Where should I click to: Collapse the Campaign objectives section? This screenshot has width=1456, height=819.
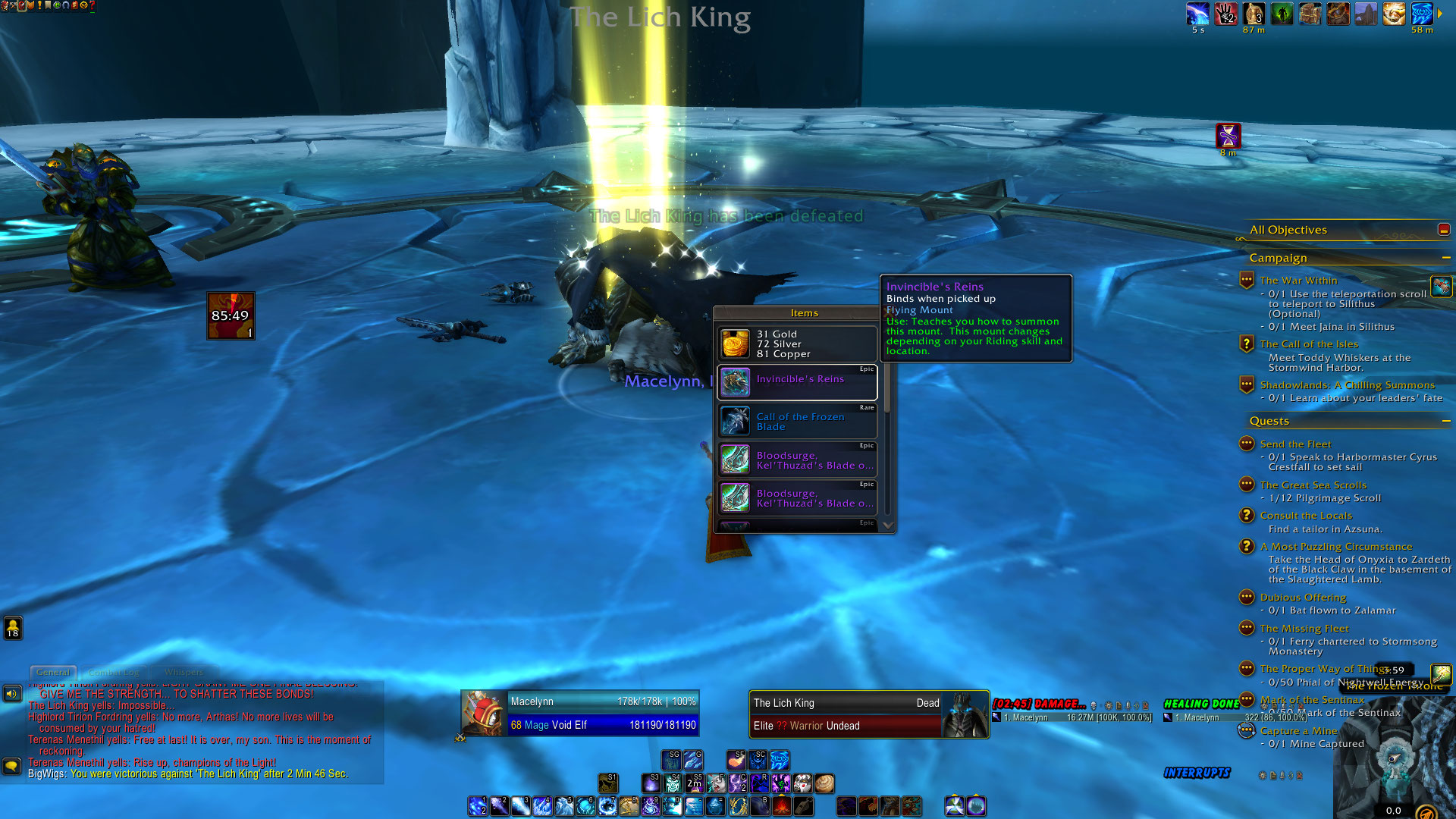[x=1446, y=258]
